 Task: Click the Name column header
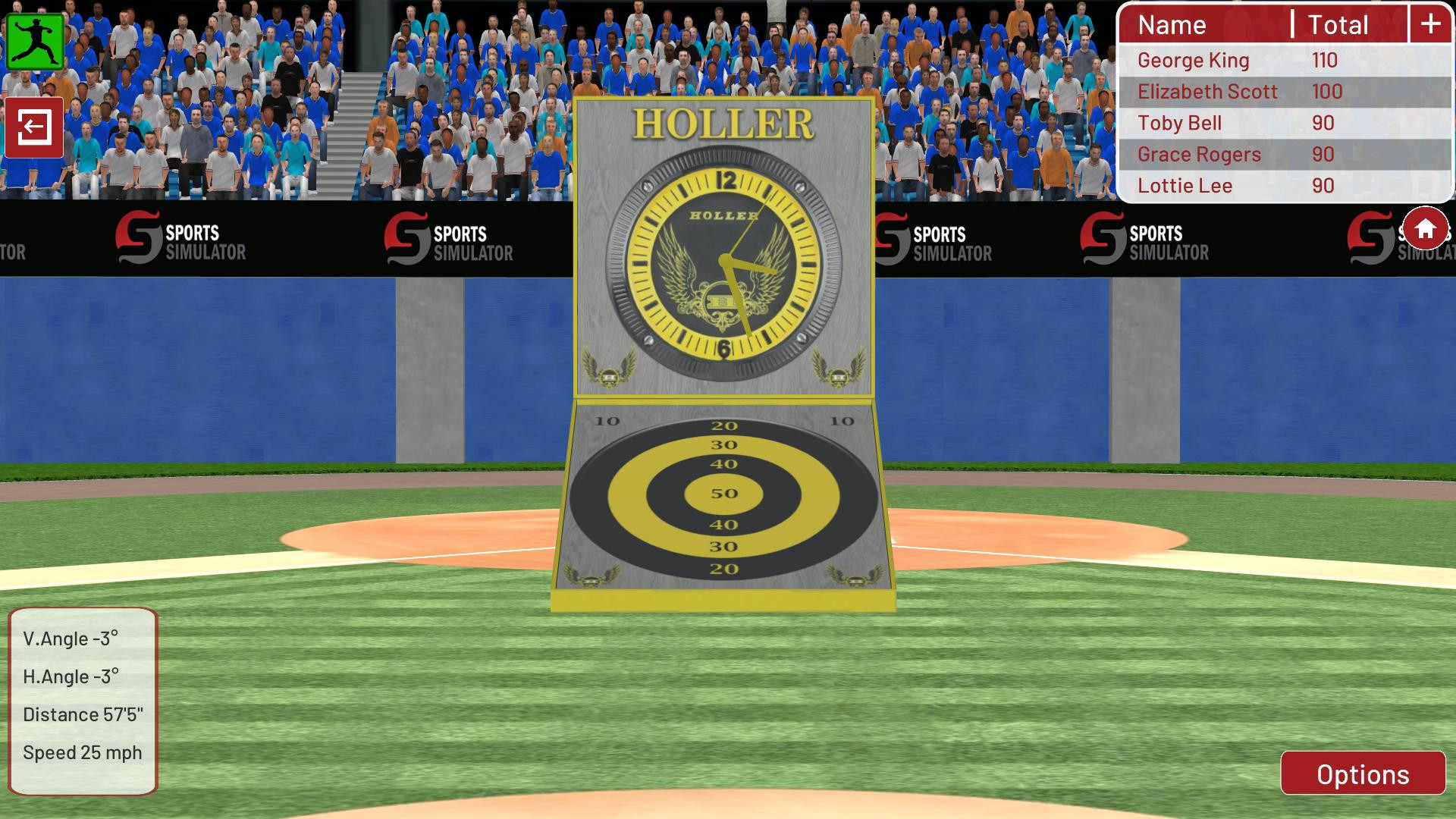click(x=1172, y=25)
